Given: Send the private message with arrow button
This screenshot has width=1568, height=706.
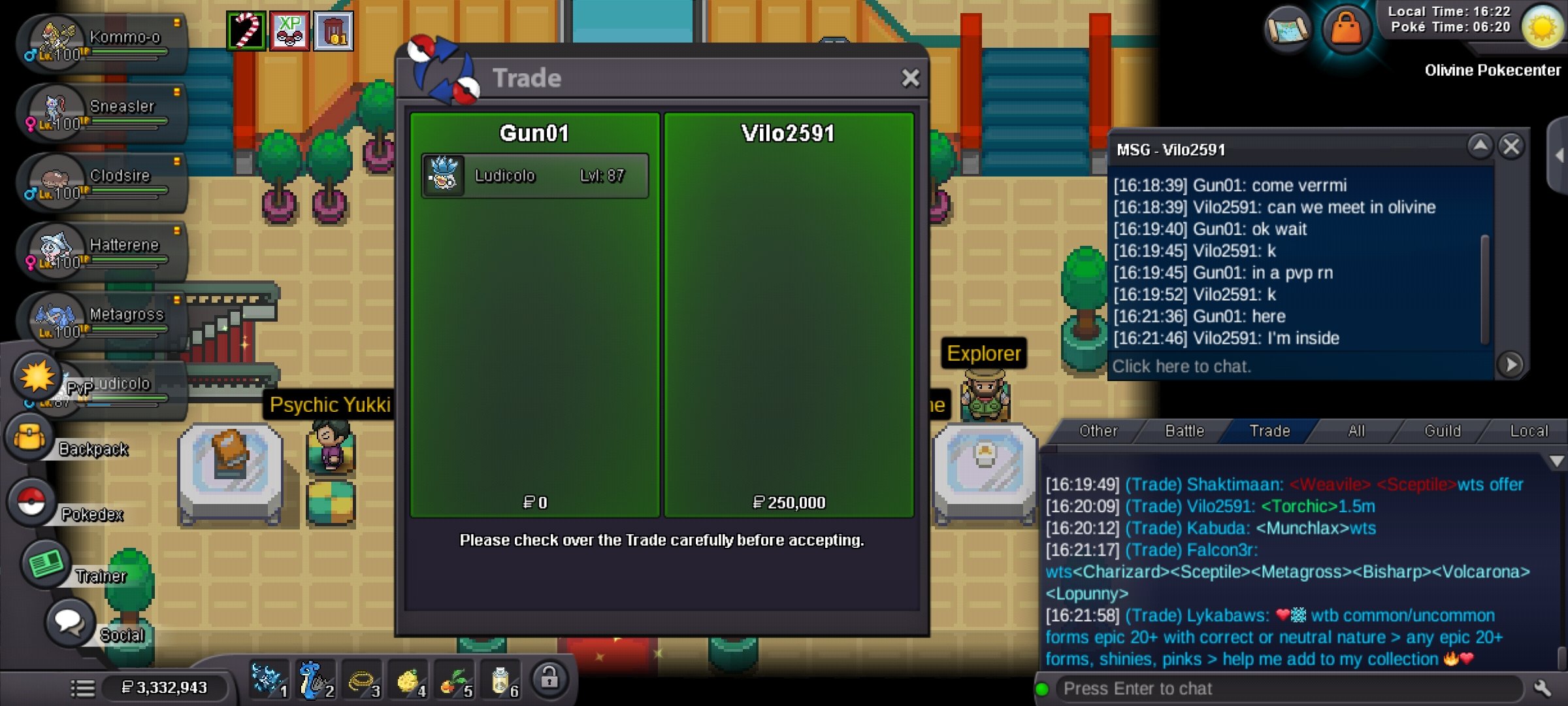Looking at the screenshot, I should tap(1511, 365).
